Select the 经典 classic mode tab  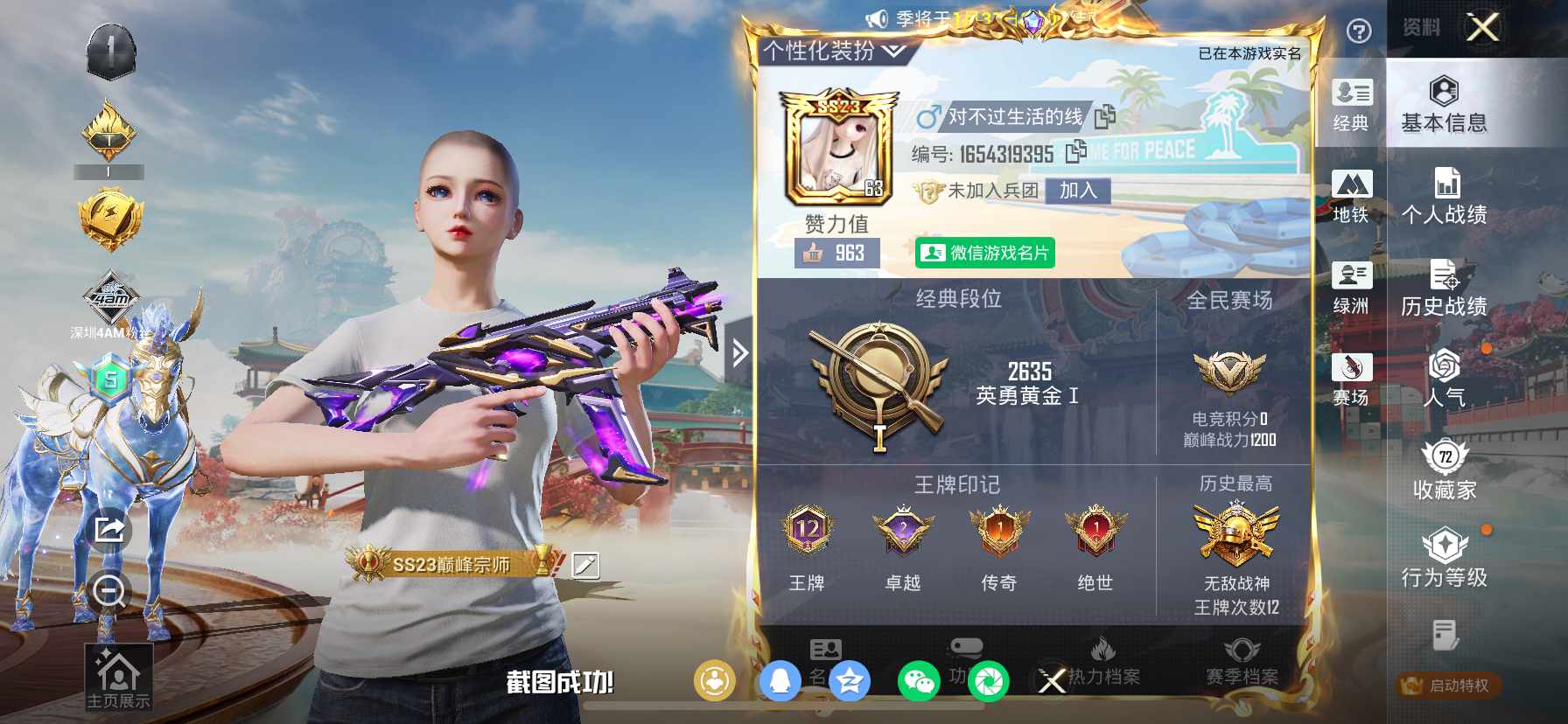click(1351, 105)
